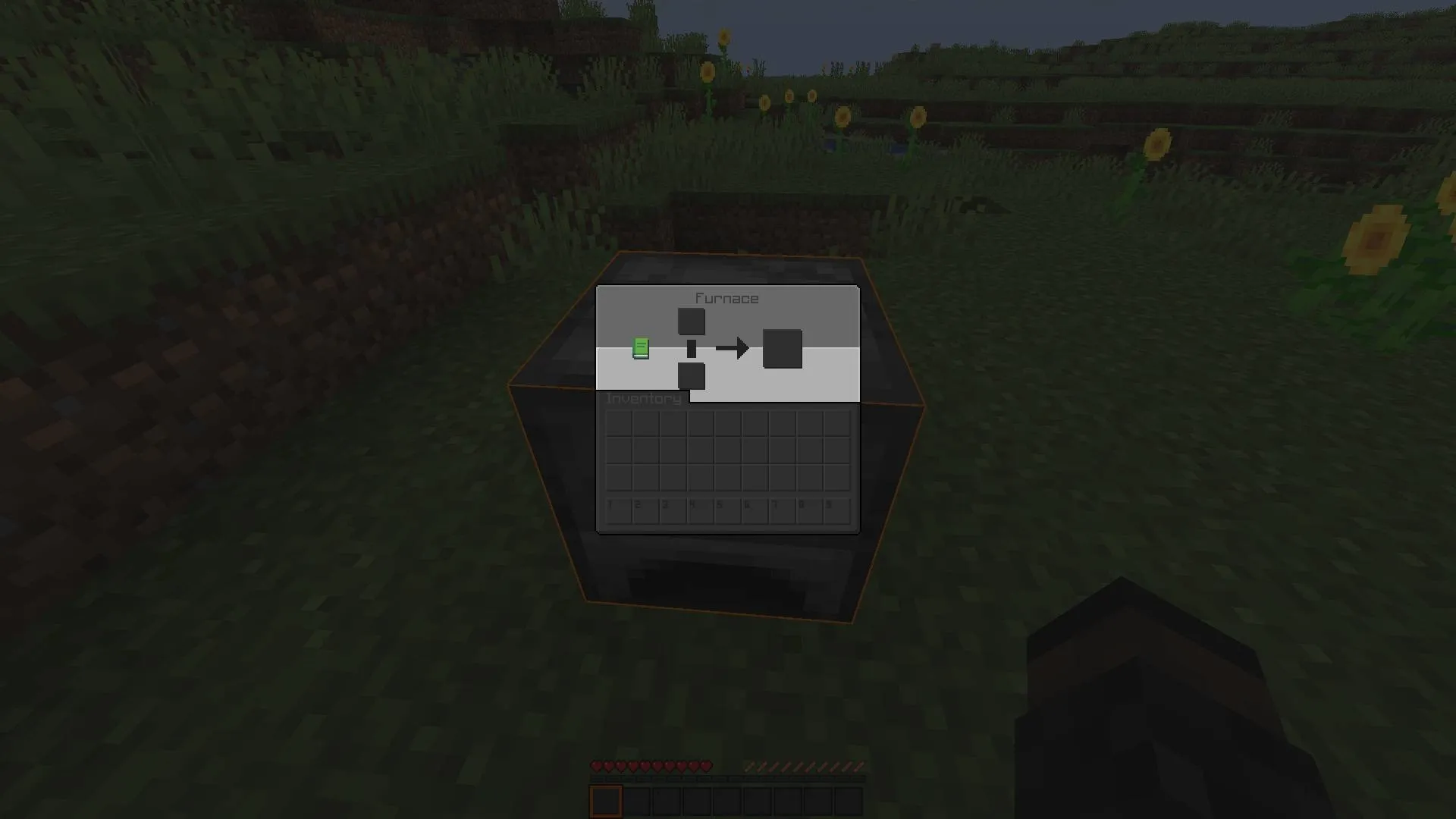This screenshot has height=819, width=1456.
Task: Click the Furnace title text
Action: [728, 297]
